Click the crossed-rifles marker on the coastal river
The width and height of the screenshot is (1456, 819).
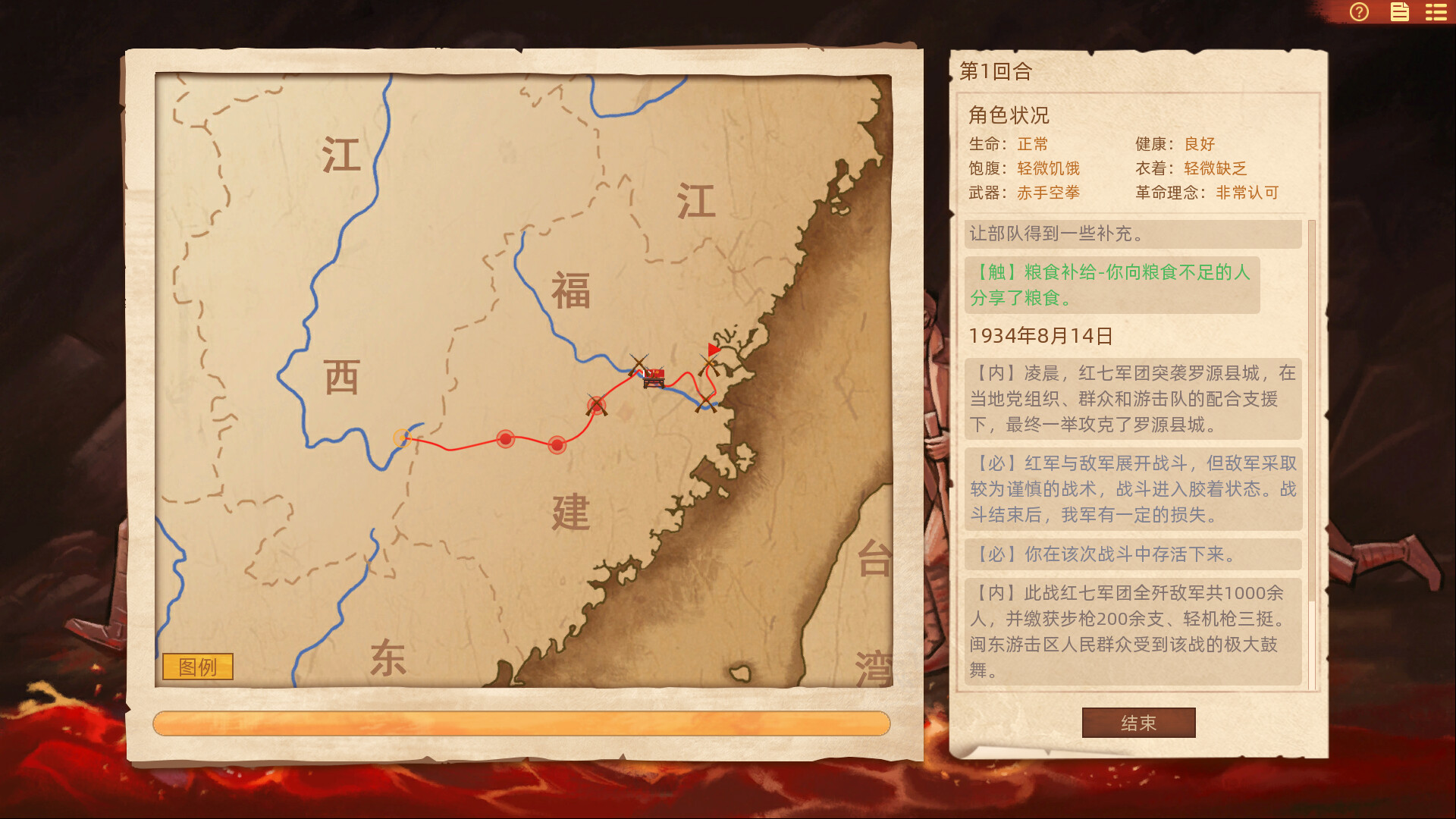coord(706,403)
